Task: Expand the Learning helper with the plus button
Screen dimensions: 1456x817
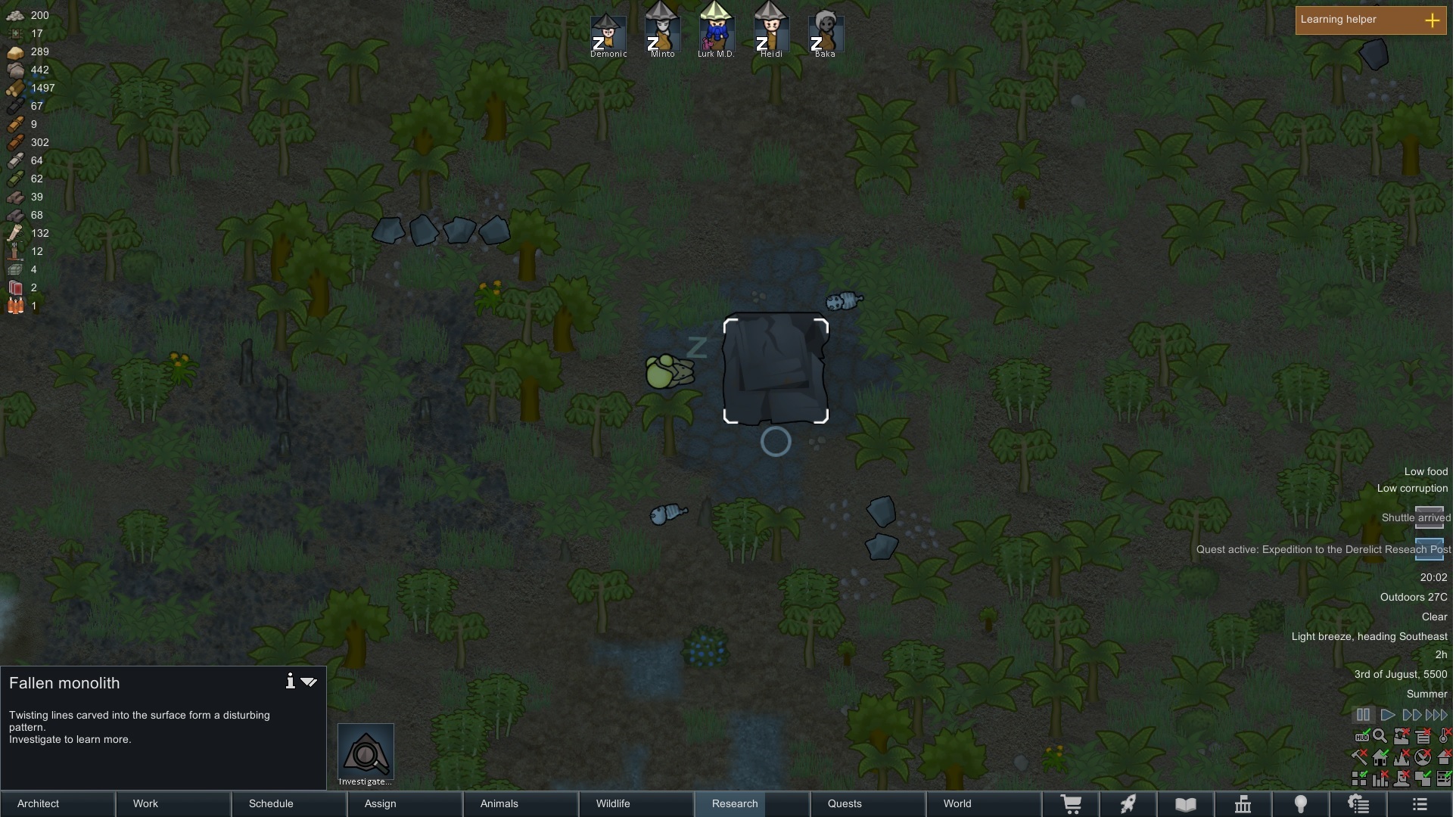Action: point(1434,20)
